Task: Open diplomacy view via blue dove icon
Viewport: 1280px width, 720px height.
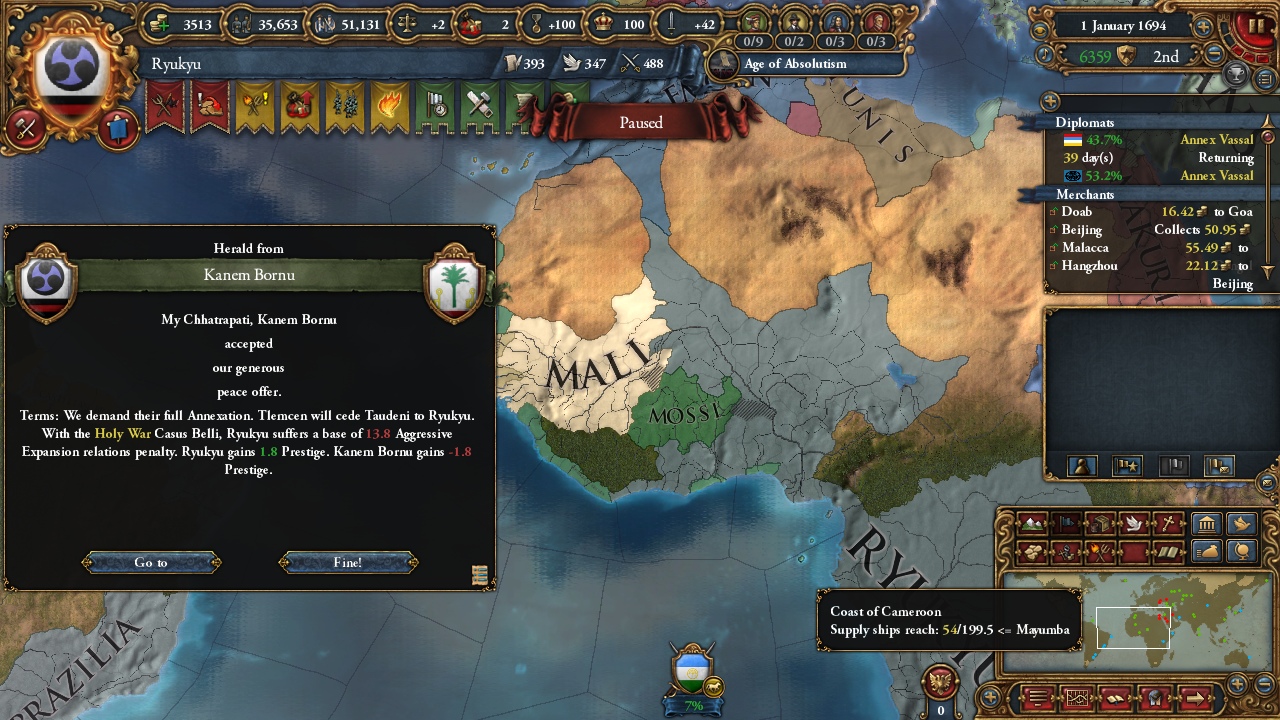Action: [x=1242, y=524]
